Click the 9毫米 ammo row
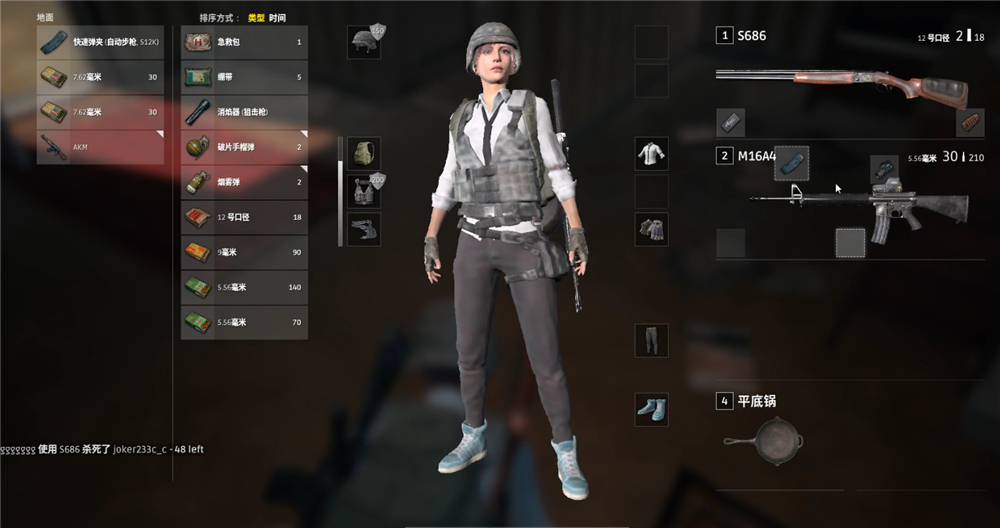 tap(244, 252)
